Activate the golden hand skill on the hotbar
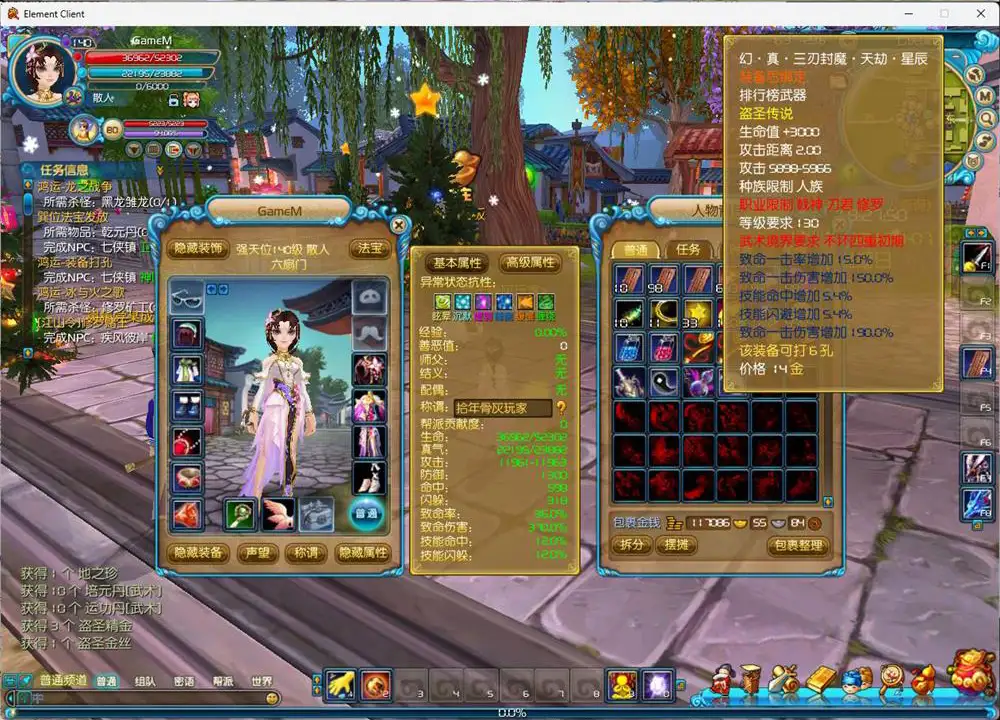This screenshot has height=720, width=1000. (342, 683)
